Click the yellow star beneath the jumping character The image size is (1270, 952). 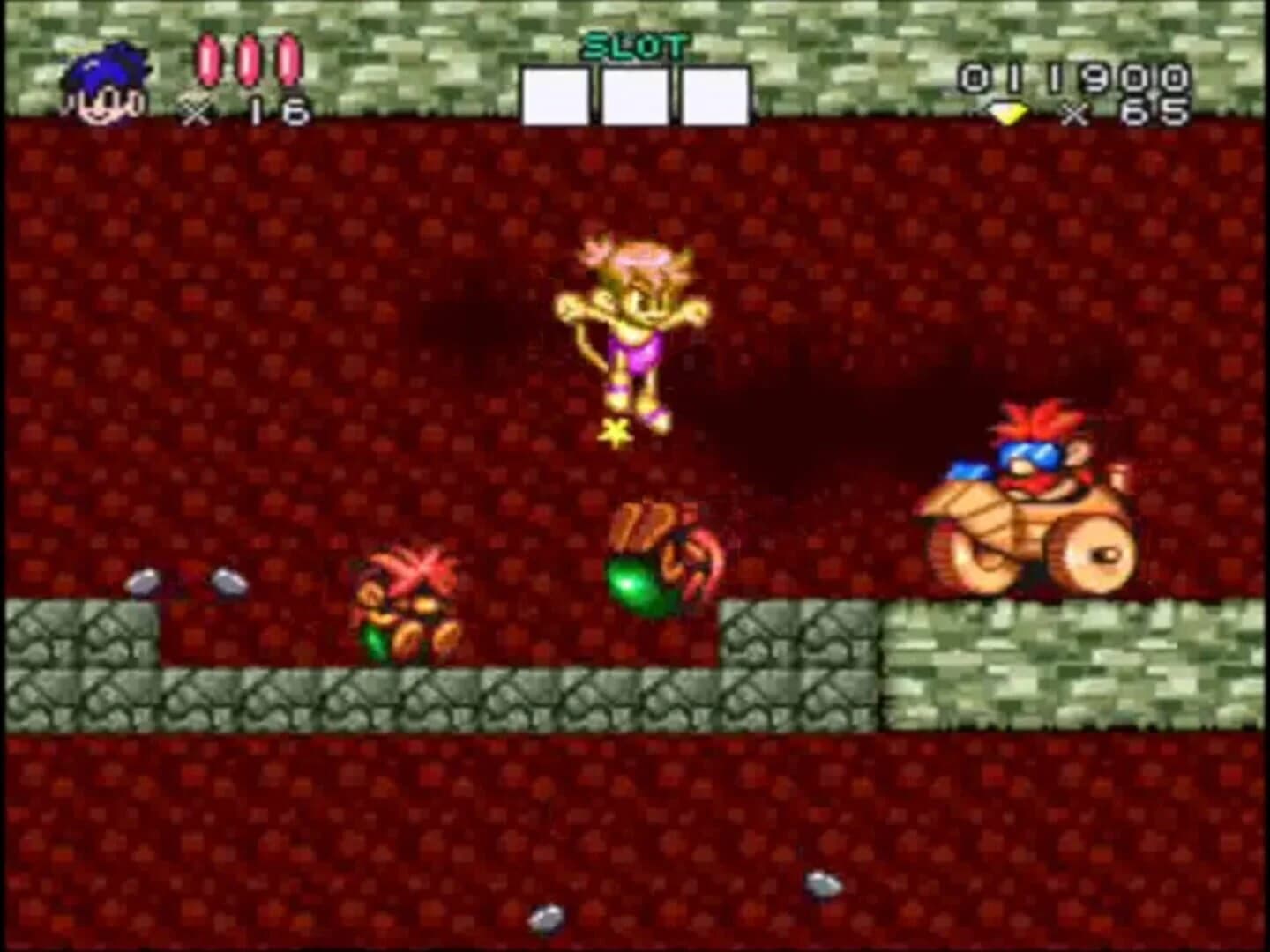click(617, 432)
